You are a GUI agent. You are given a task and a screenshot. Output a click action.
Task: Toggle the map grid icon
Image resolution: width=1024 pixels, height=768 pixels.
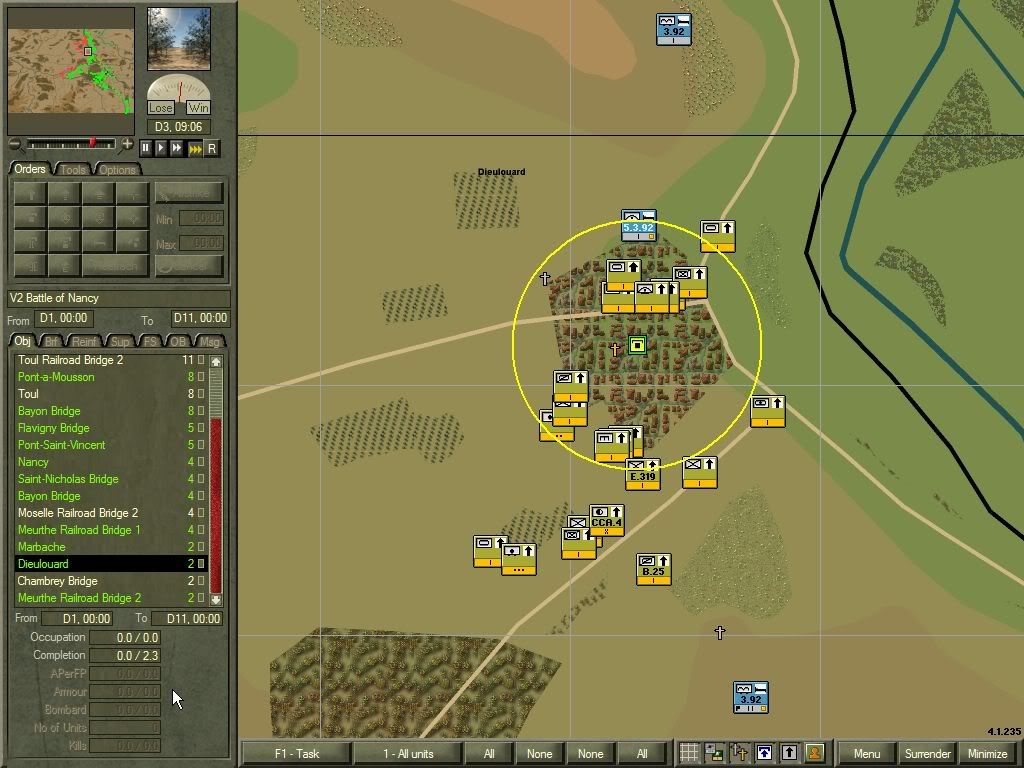pos(689,753)
